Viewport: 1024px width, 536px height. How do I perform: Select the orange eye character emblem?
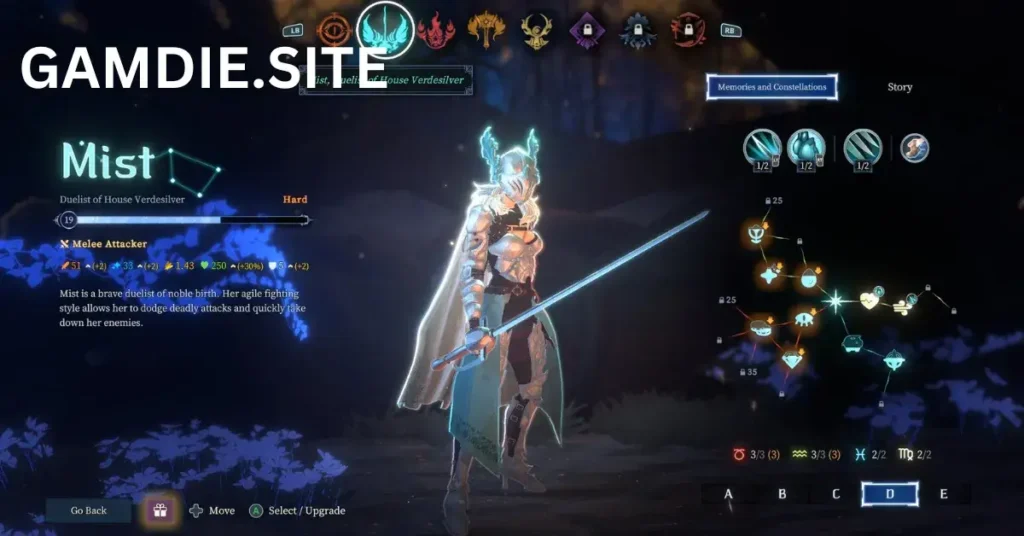click(333, 30)
